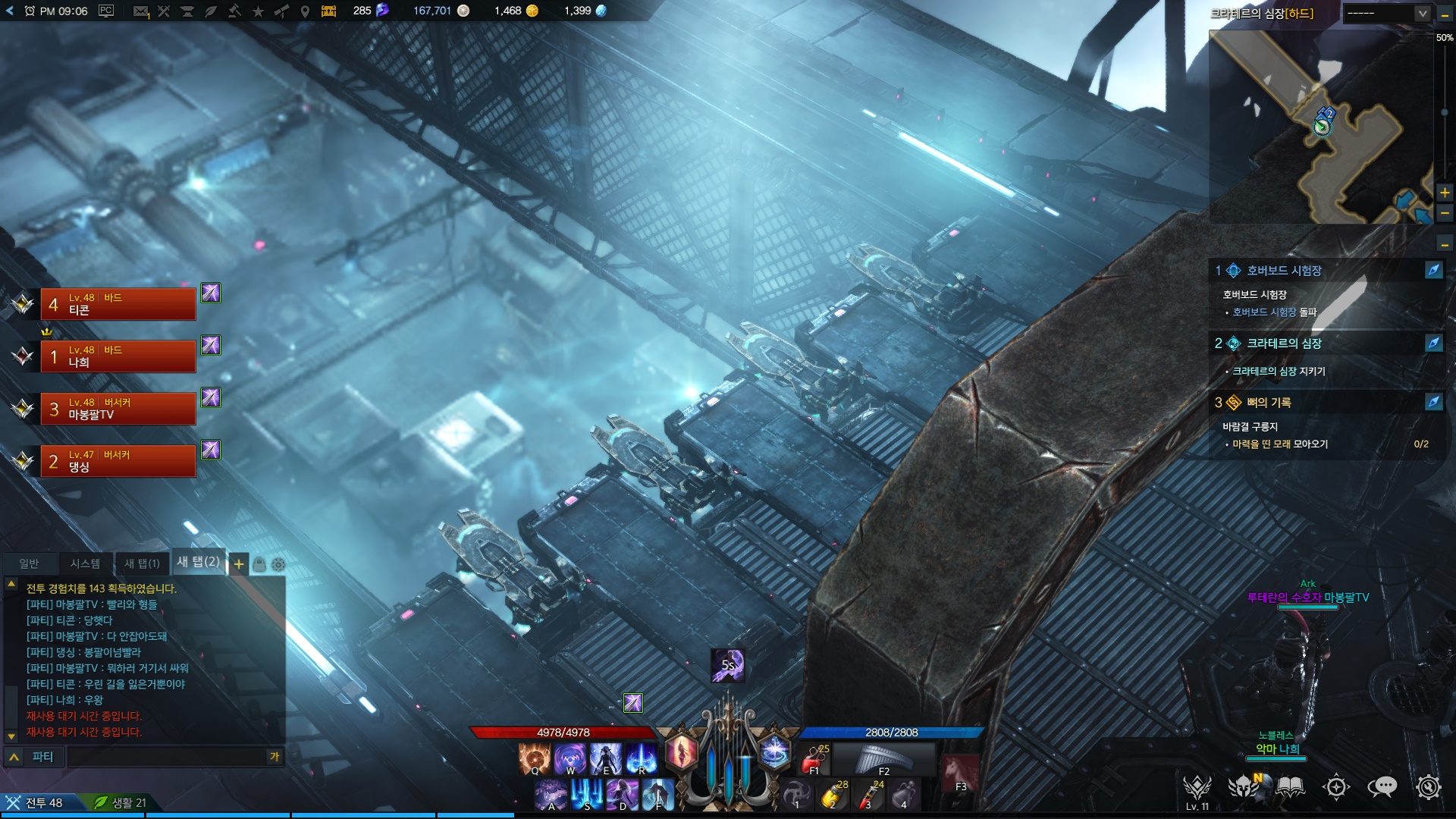The height and width of the screenshot is (819, 1456).
Task: Open the community speech bubble menu
Action: (1382, 787)
